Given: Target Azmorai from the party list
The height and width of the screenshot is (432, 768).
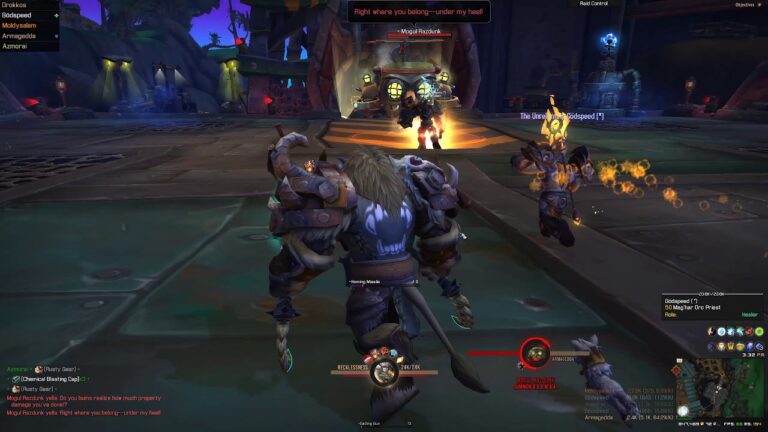Looking at the screenshot, I should point(16,46).
